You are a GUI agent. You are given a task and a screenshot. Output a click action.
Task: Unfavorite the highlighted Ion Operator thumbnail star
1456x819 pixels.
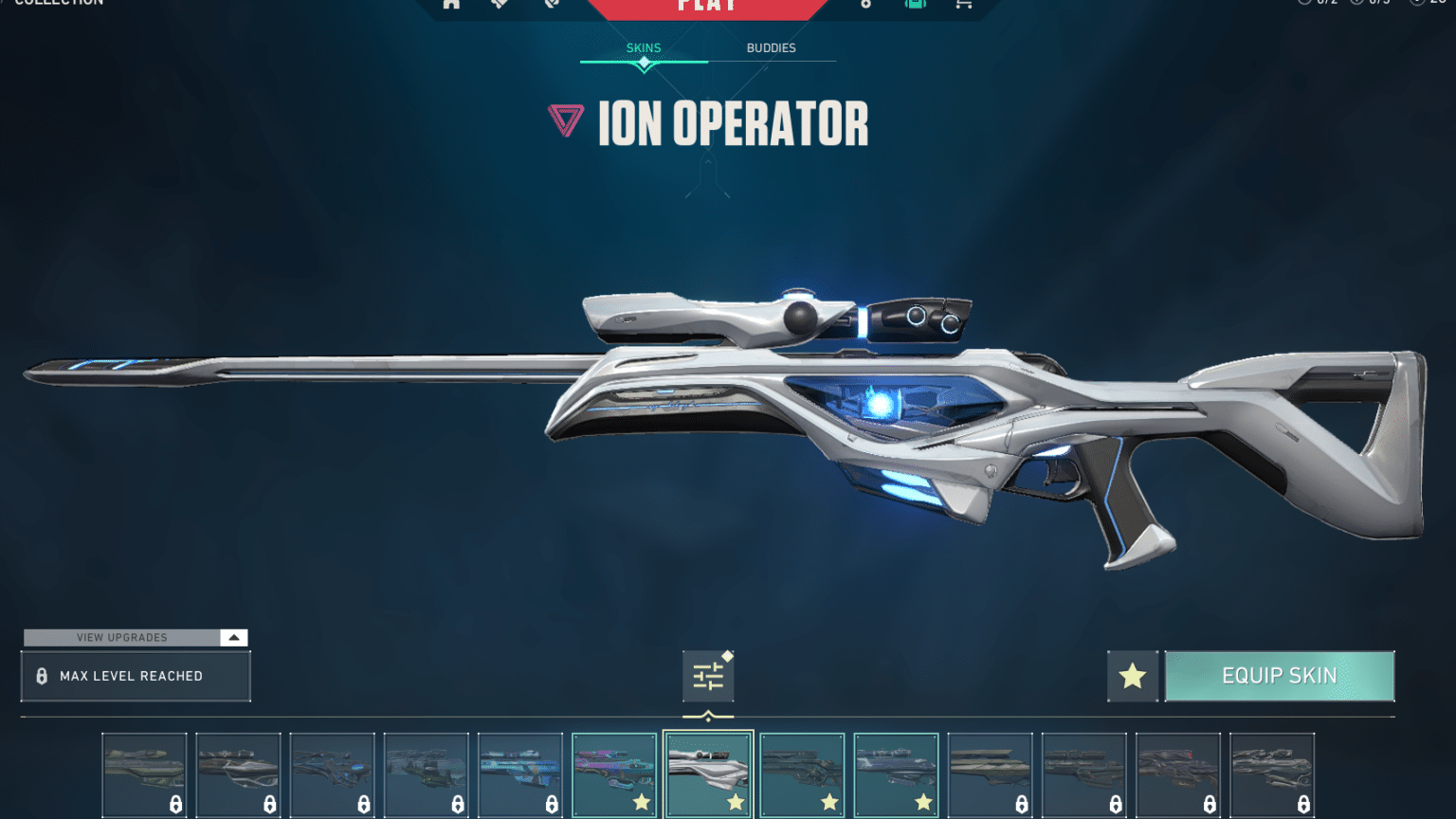[734, 802]
